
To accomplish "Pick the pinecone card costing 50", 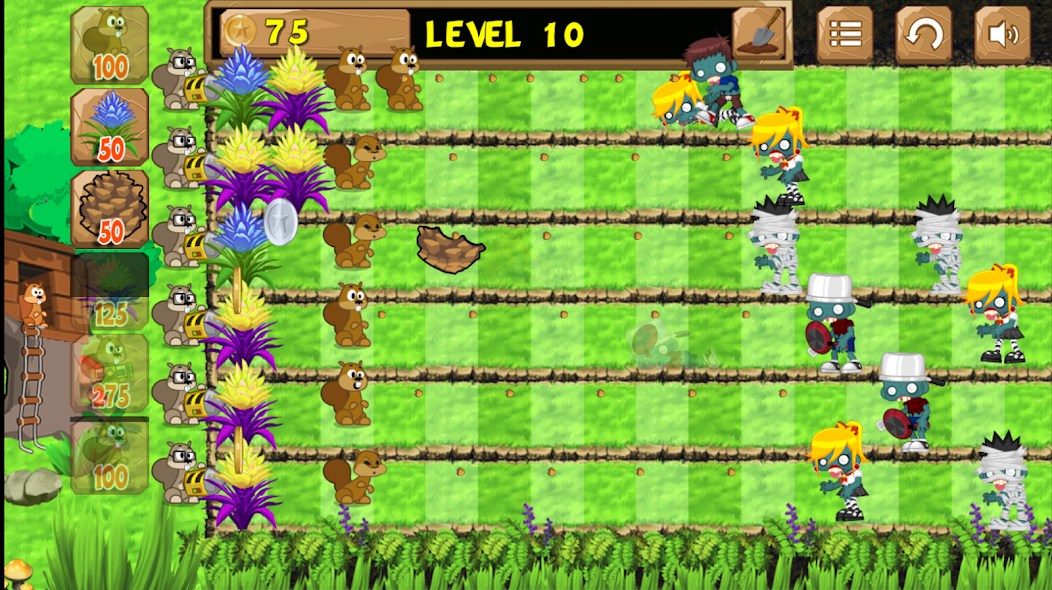I will 110,208.
